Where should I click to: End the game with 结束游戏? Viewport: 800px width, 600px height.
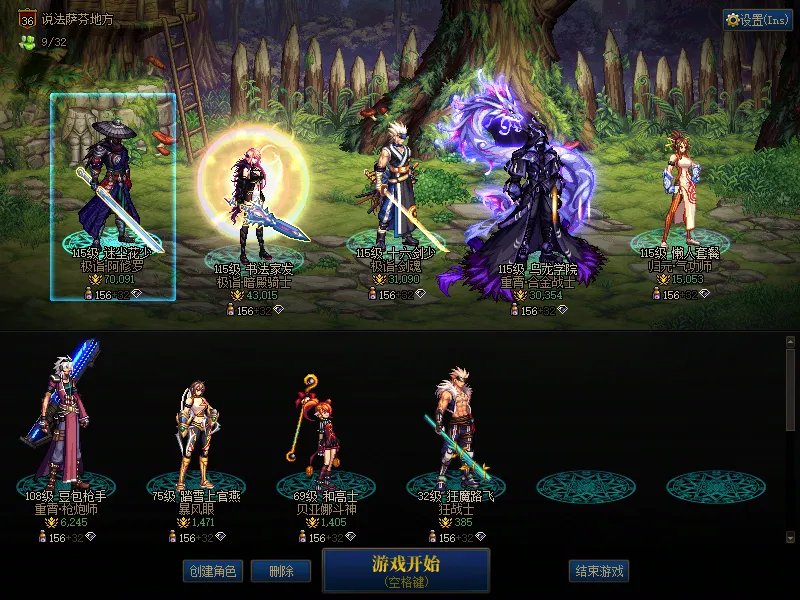[x=598, y=571]
